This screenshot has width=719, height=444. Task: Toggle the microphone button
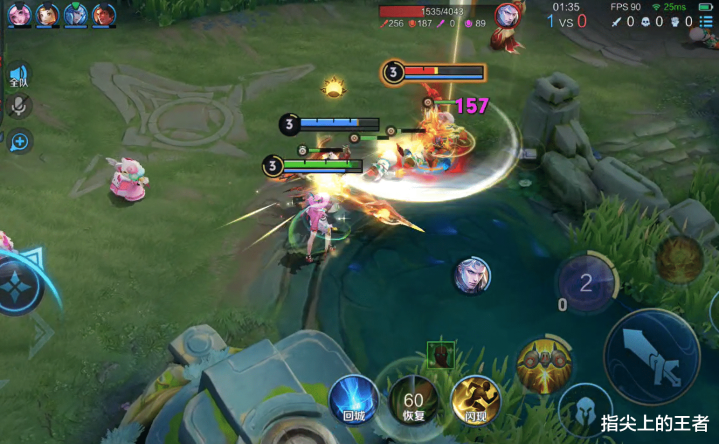pos(19,107)
